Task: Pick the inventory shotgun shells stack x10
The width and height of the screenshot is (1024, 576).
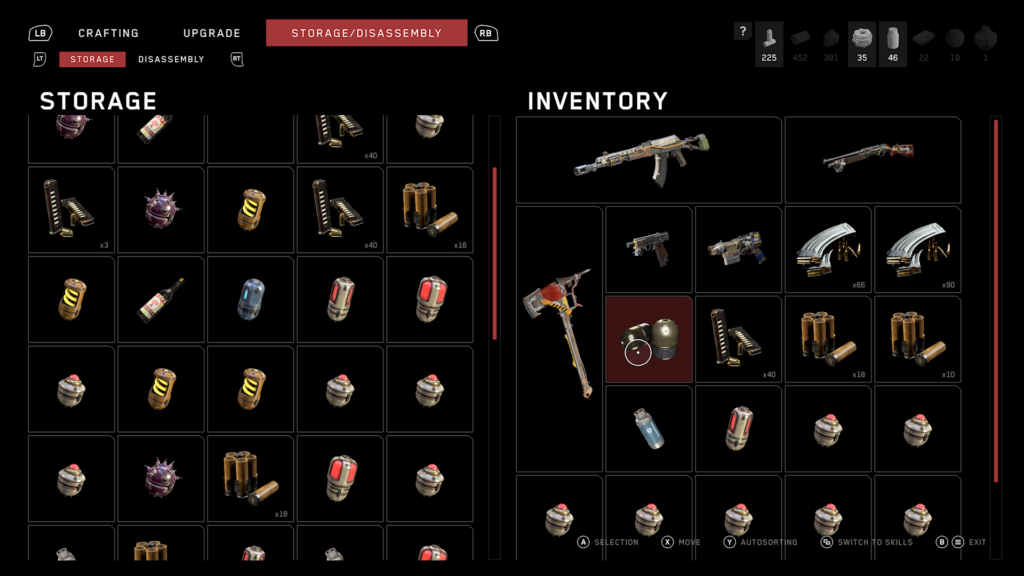Action: pos(917,339)
